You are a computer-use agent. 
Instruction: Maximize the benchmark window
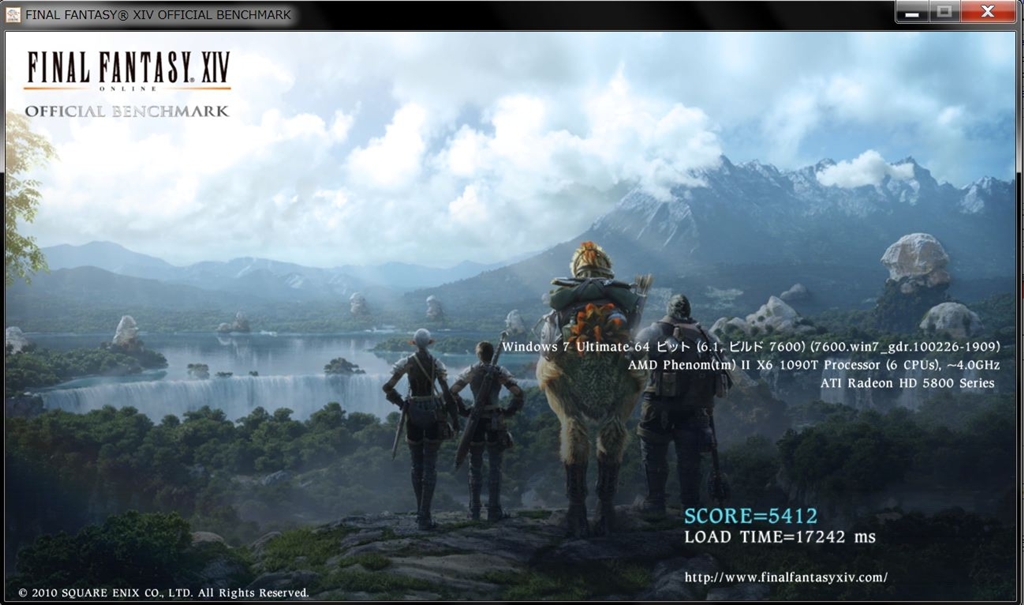point(942,13)
